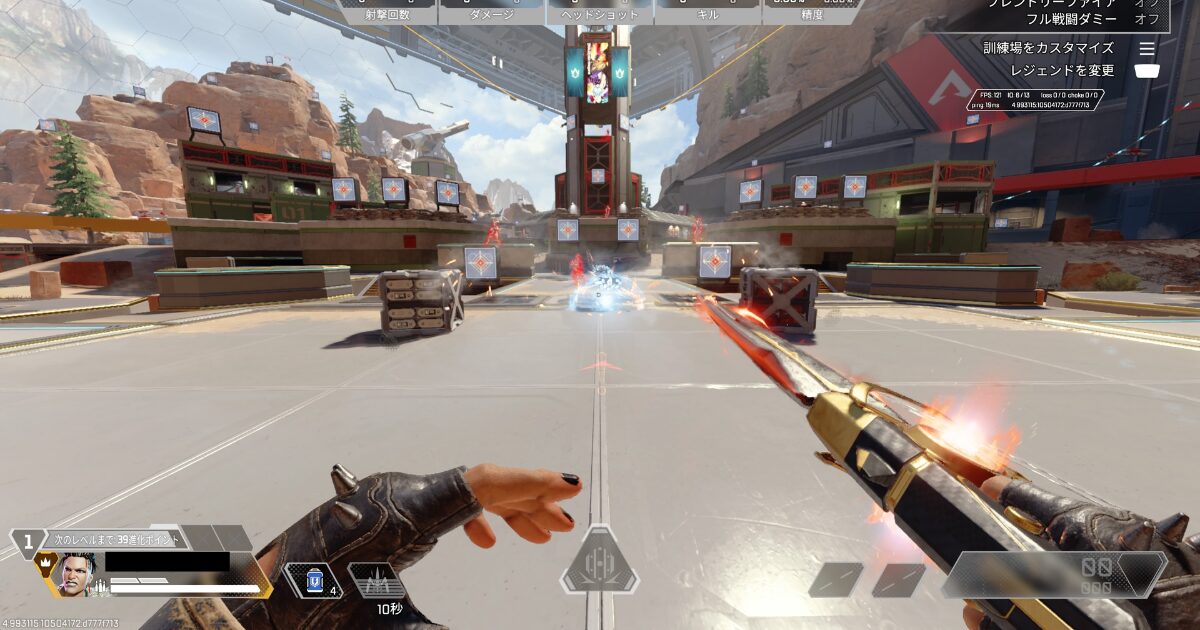Activate the tactical ability with 10秒 cooldown
This screenshot has width=1200, height=630.
click(x=376, y=581)
